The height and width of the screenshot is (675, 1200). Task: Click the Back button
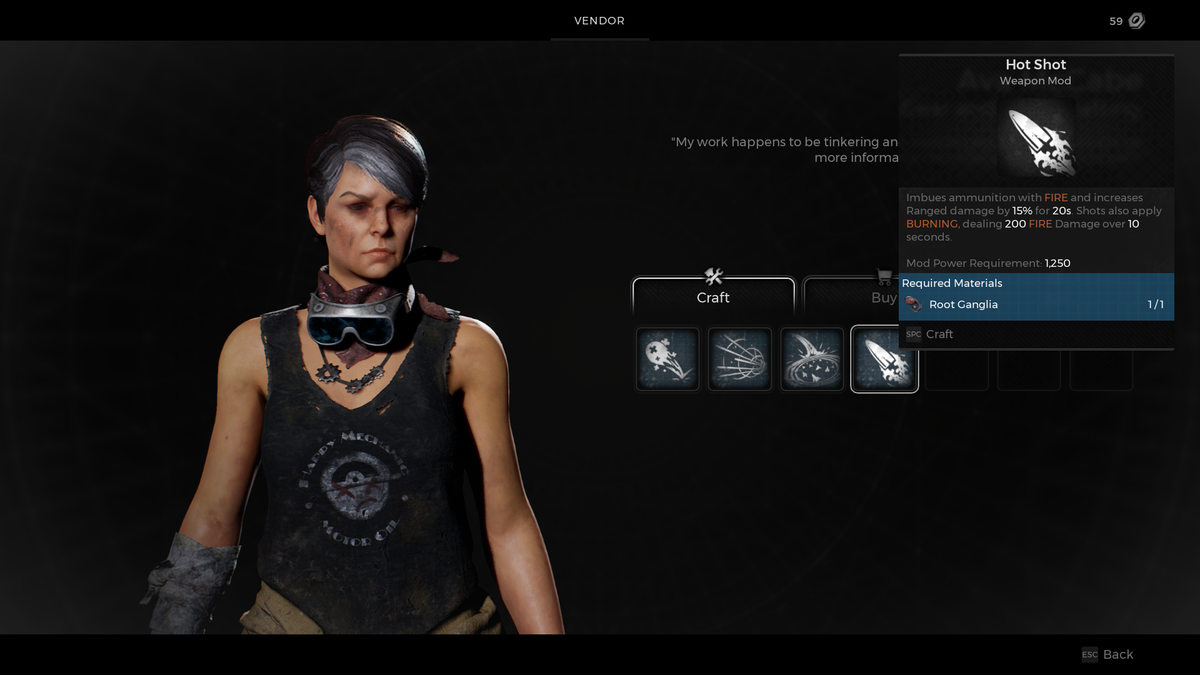pyautogui.click(x=1108, y=654)
